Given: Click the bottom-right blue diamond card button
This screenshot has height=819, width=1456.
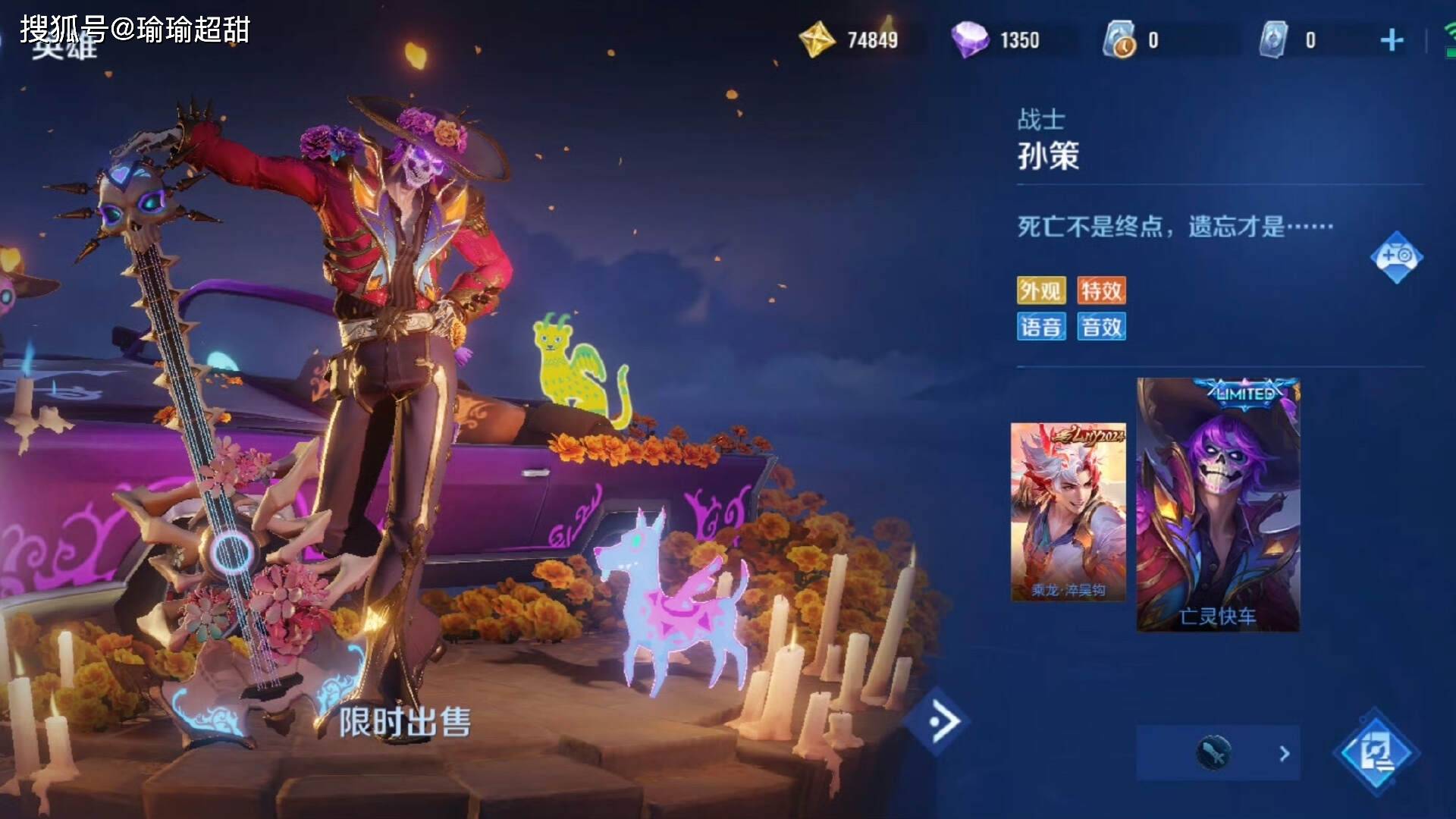Looking at the screenshot, I should 1376,753.
